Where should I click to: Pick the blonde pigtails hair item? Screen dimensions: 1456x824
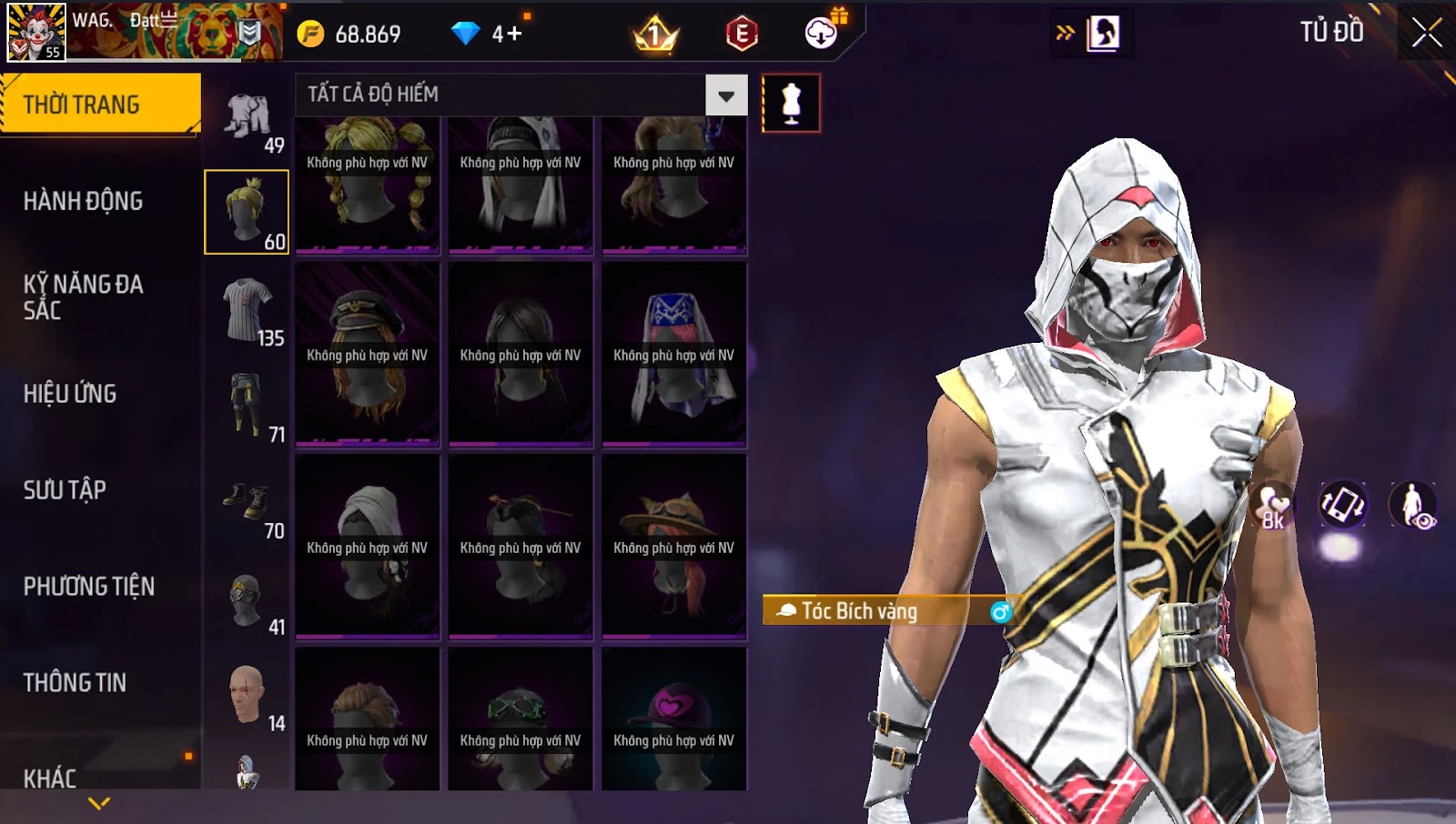(368, 185)
